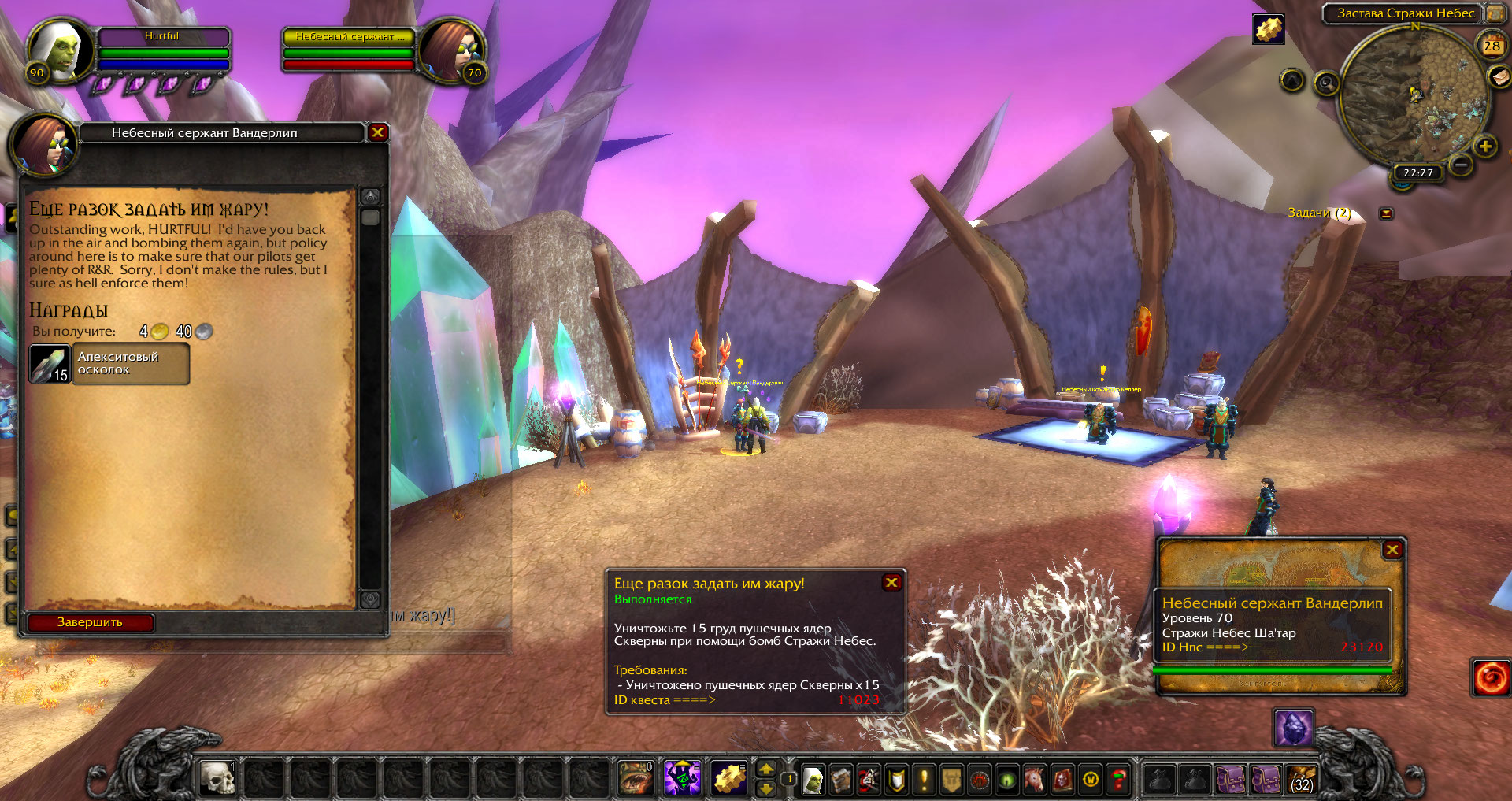Open the main backpack showing 32 free slots
The height and width of the screenshot is (801, 1512).
(x=1302, y=780)
